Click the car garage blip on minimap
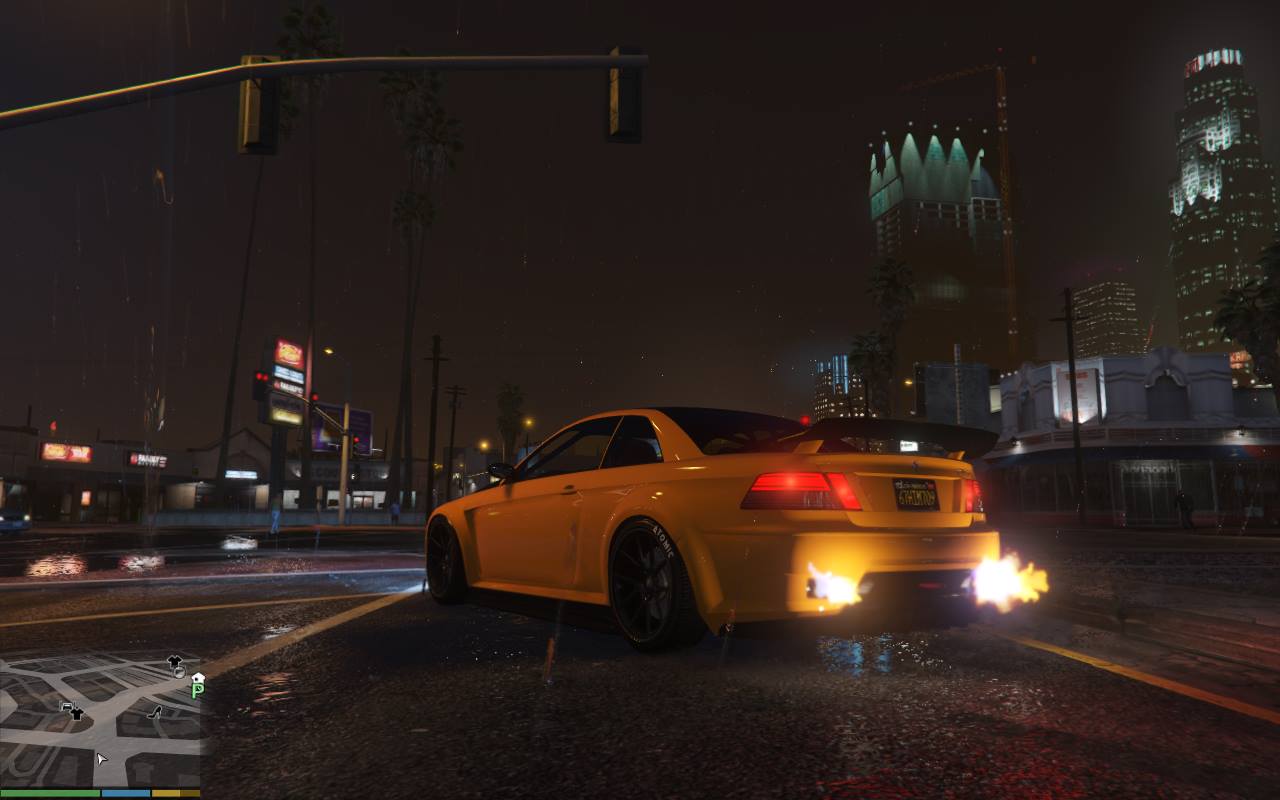Viewport: 1280px width, 800px height. [x=66, y=708]
